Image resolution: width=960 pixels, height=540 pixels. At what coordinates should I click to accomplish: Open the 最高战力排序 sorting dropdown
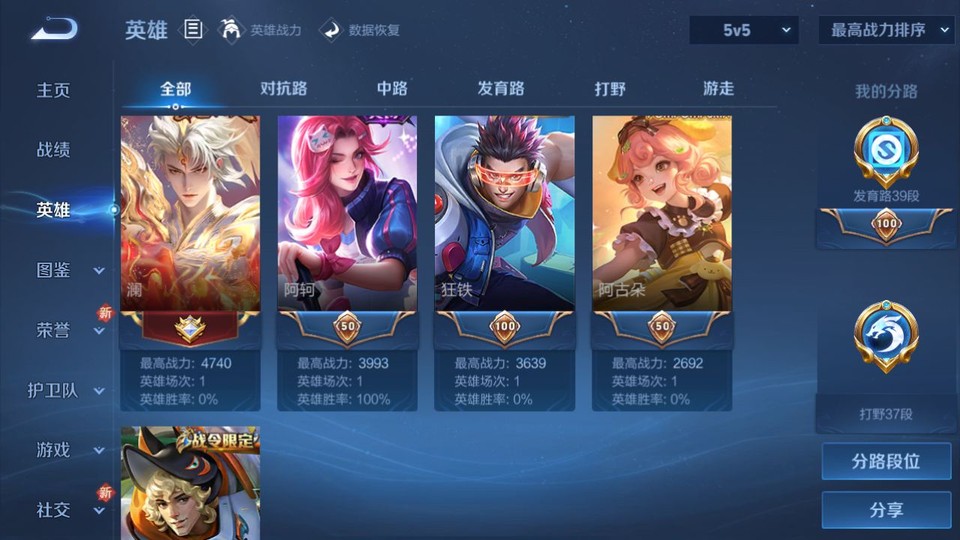pyautogui.click(x=886, y=30)
